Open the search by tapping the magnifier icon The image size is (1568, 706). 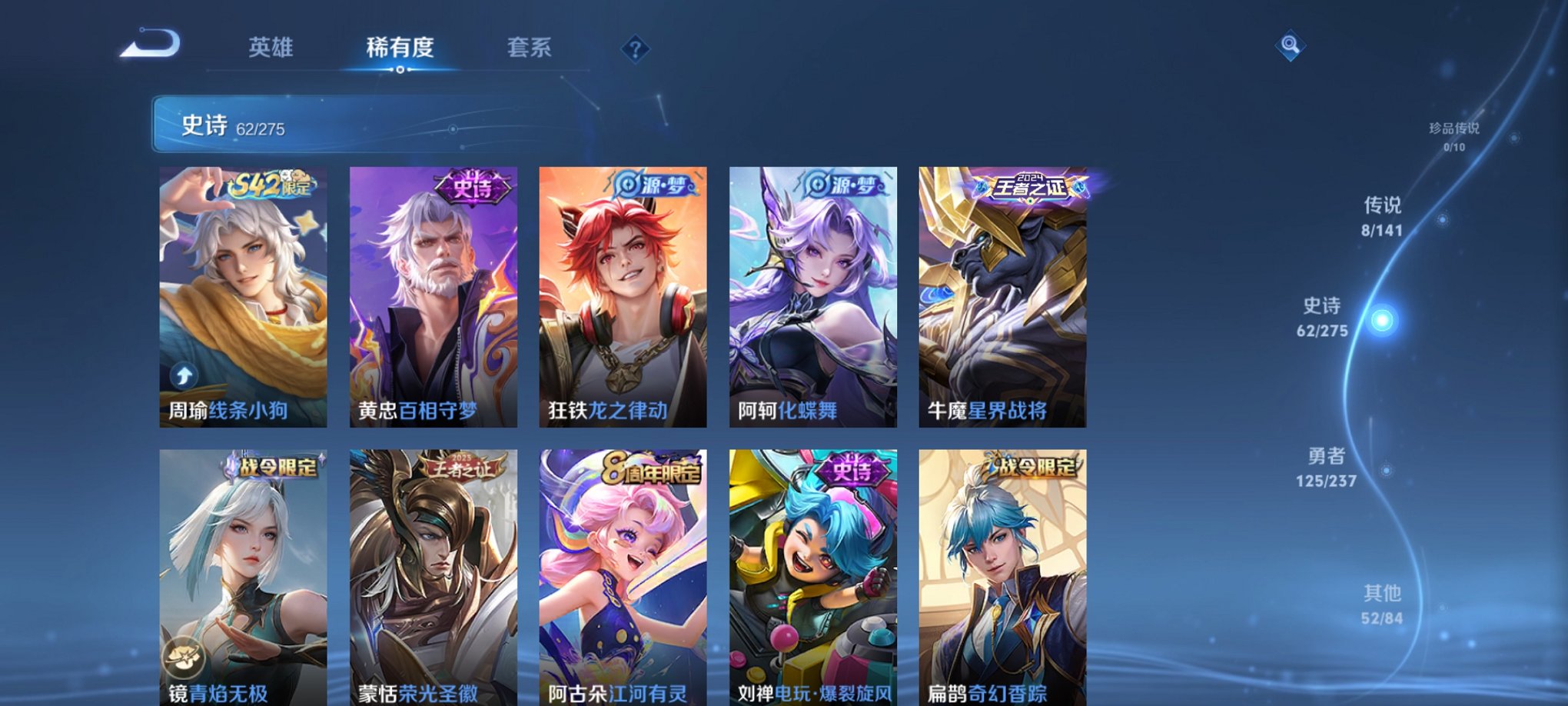pyautogui.click(x=1291, y=46)
